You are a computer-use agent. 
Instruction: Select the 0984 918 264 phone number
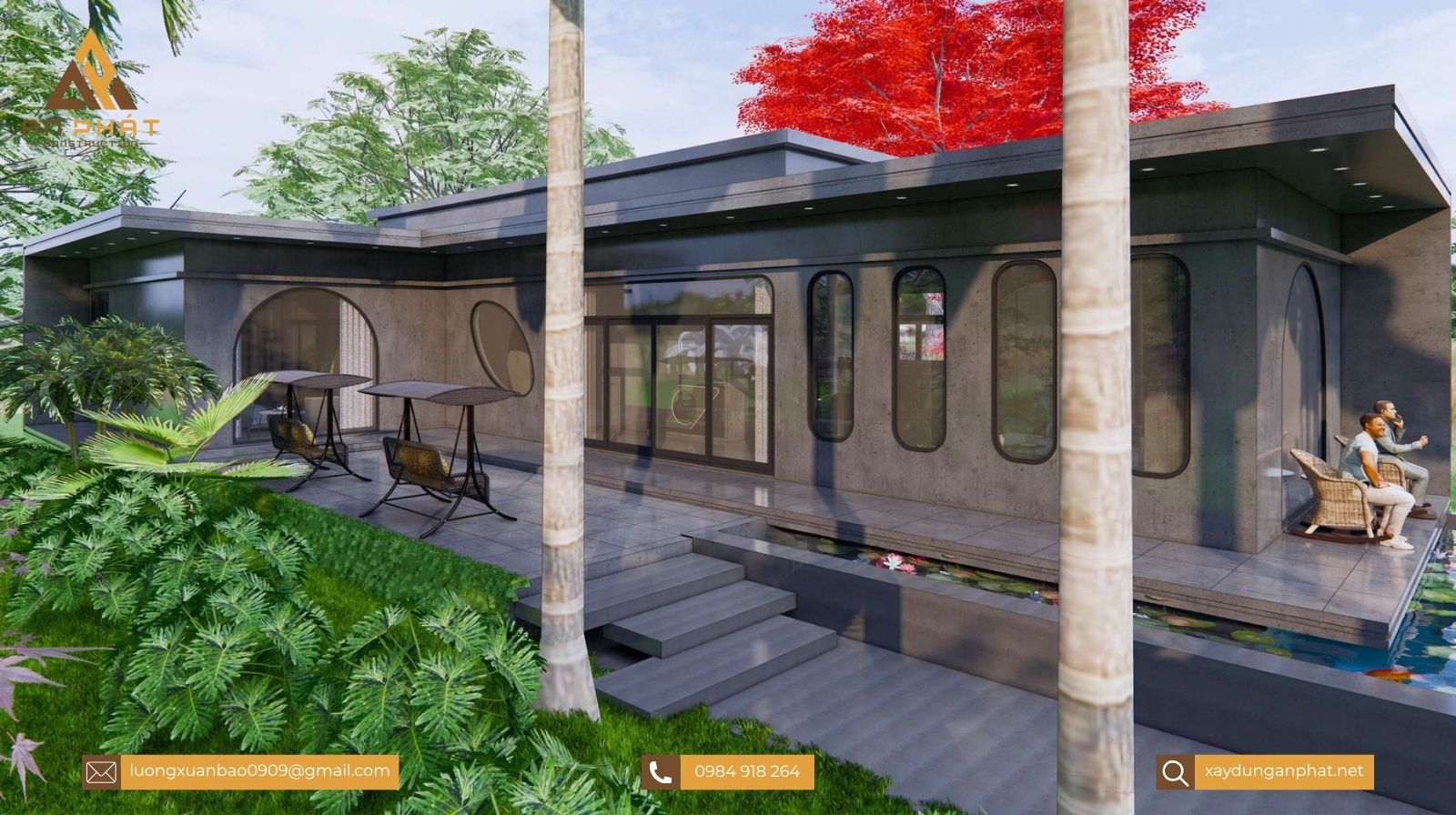tap(746, 772)
